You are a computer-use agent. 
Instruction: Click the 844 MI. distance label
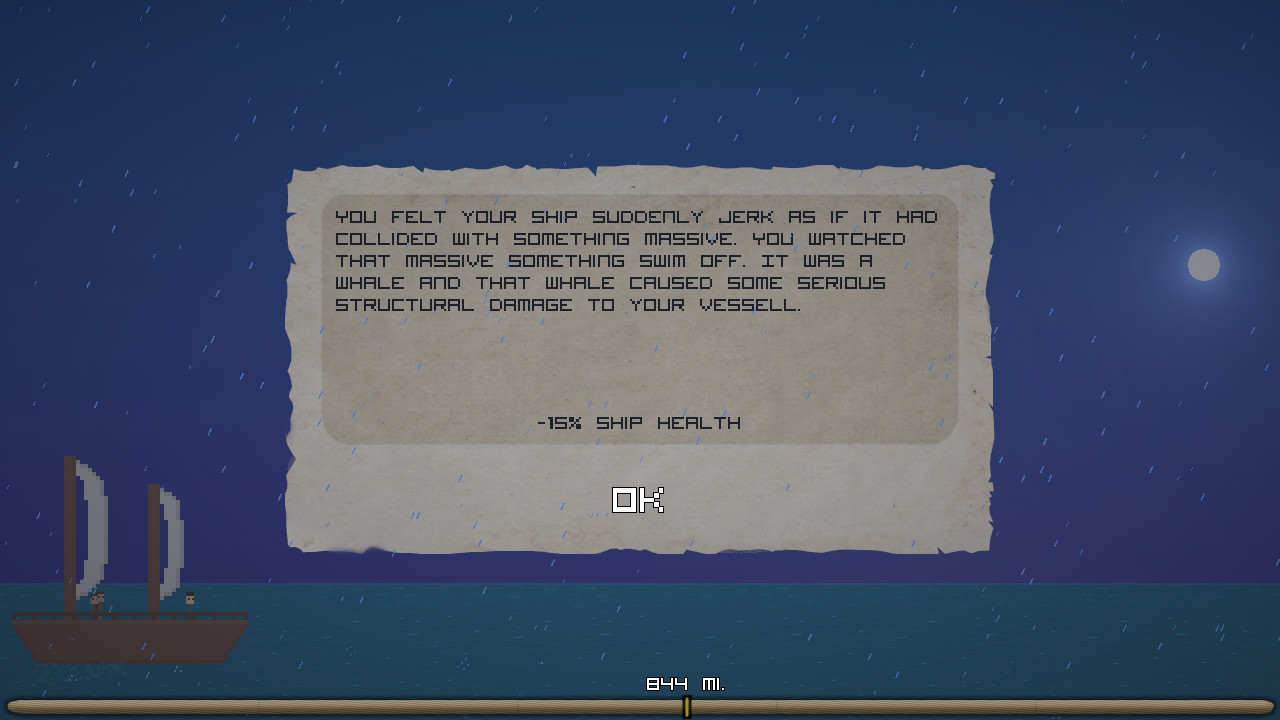tap(686, 686)
